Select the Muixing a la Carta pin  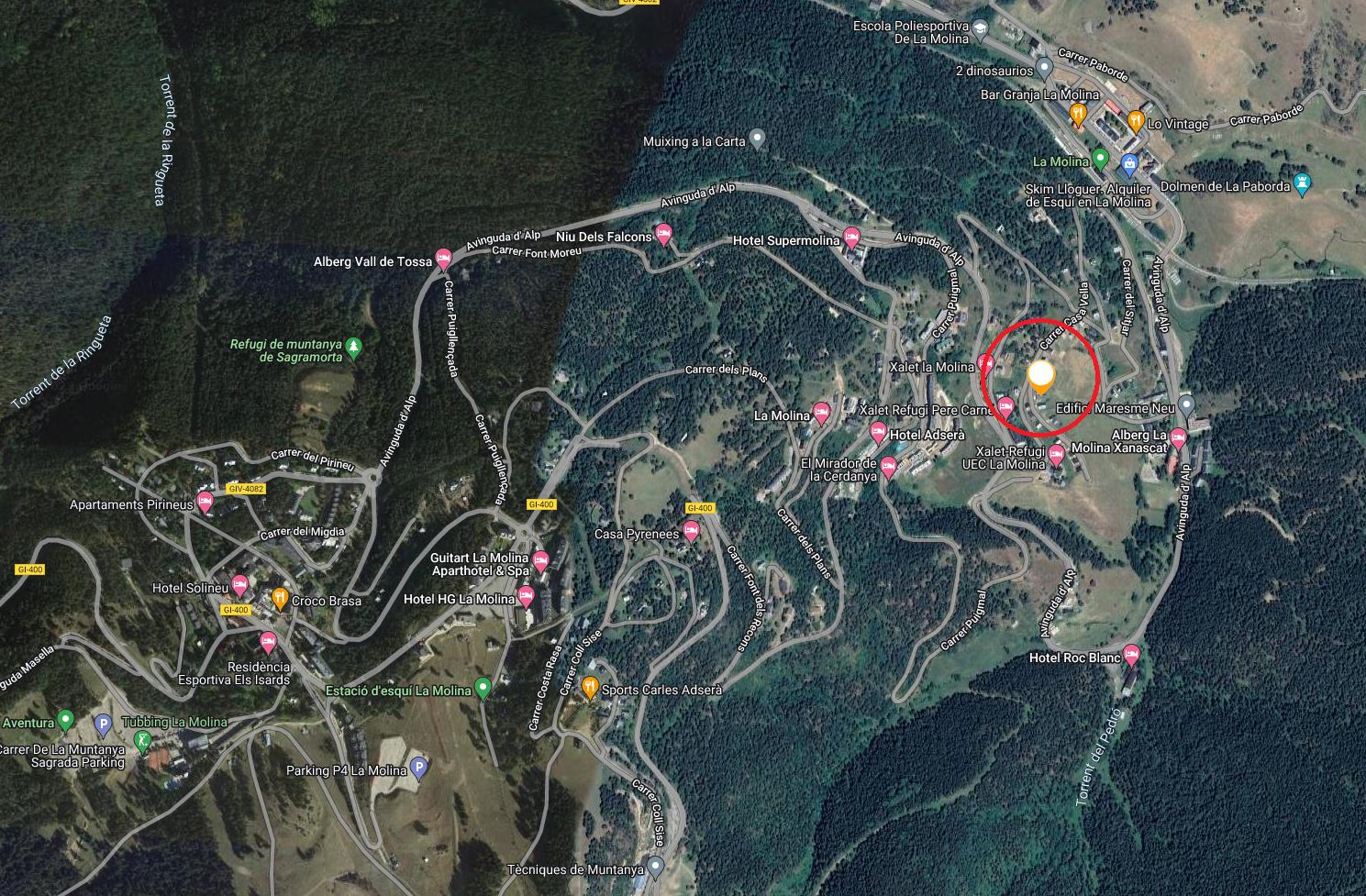point(757,138)
